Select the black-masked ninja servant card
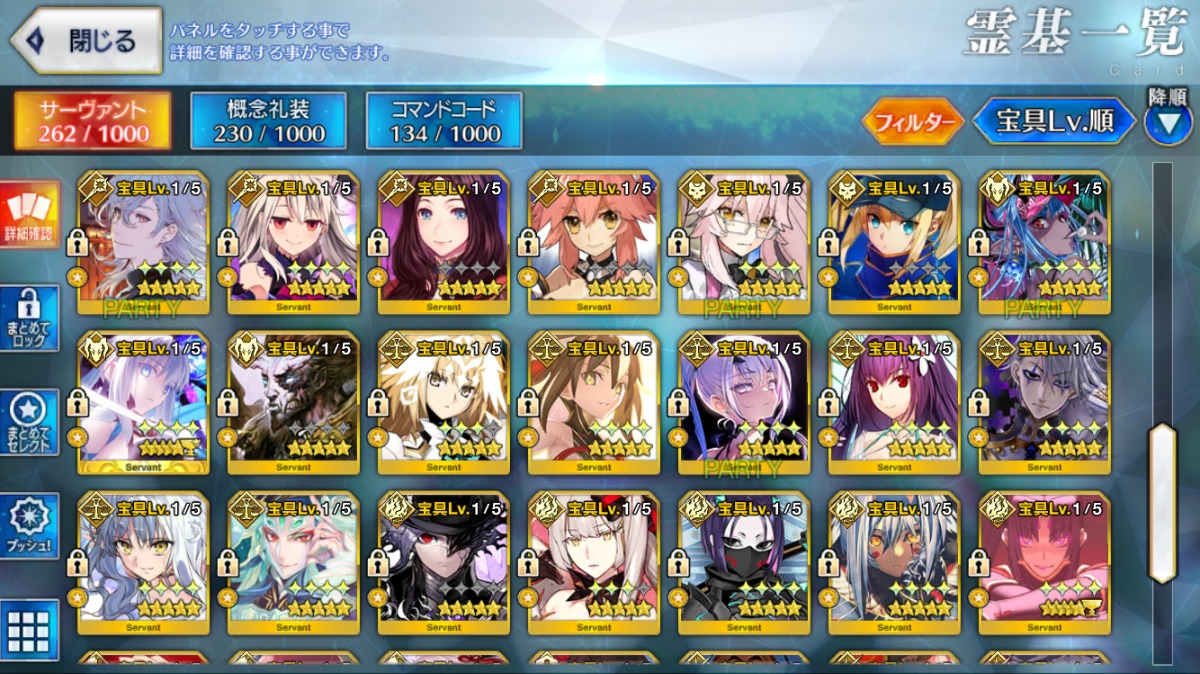The image size is (1200, 674). tap(744, 563)
